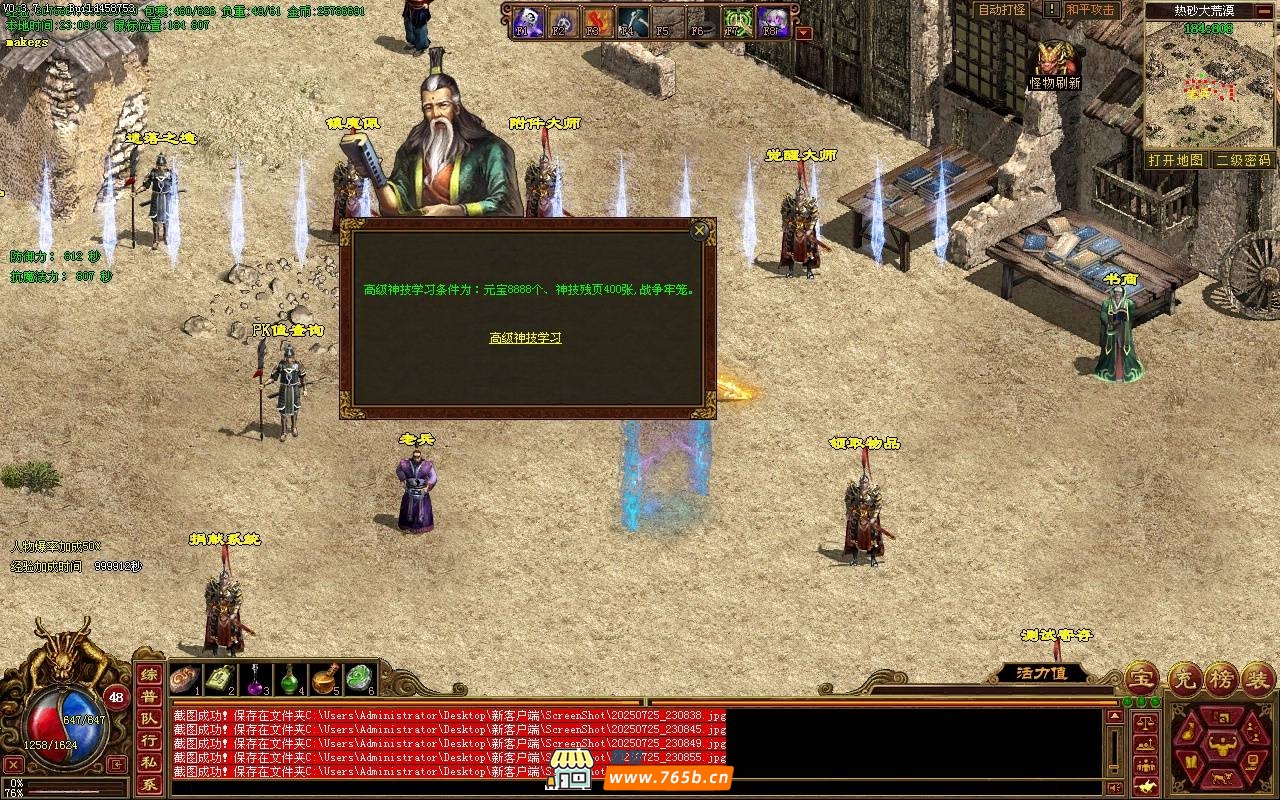Click the 高级神技学习 dialogue link
This screenshot has width=1280, height=800.
point(525,338)
